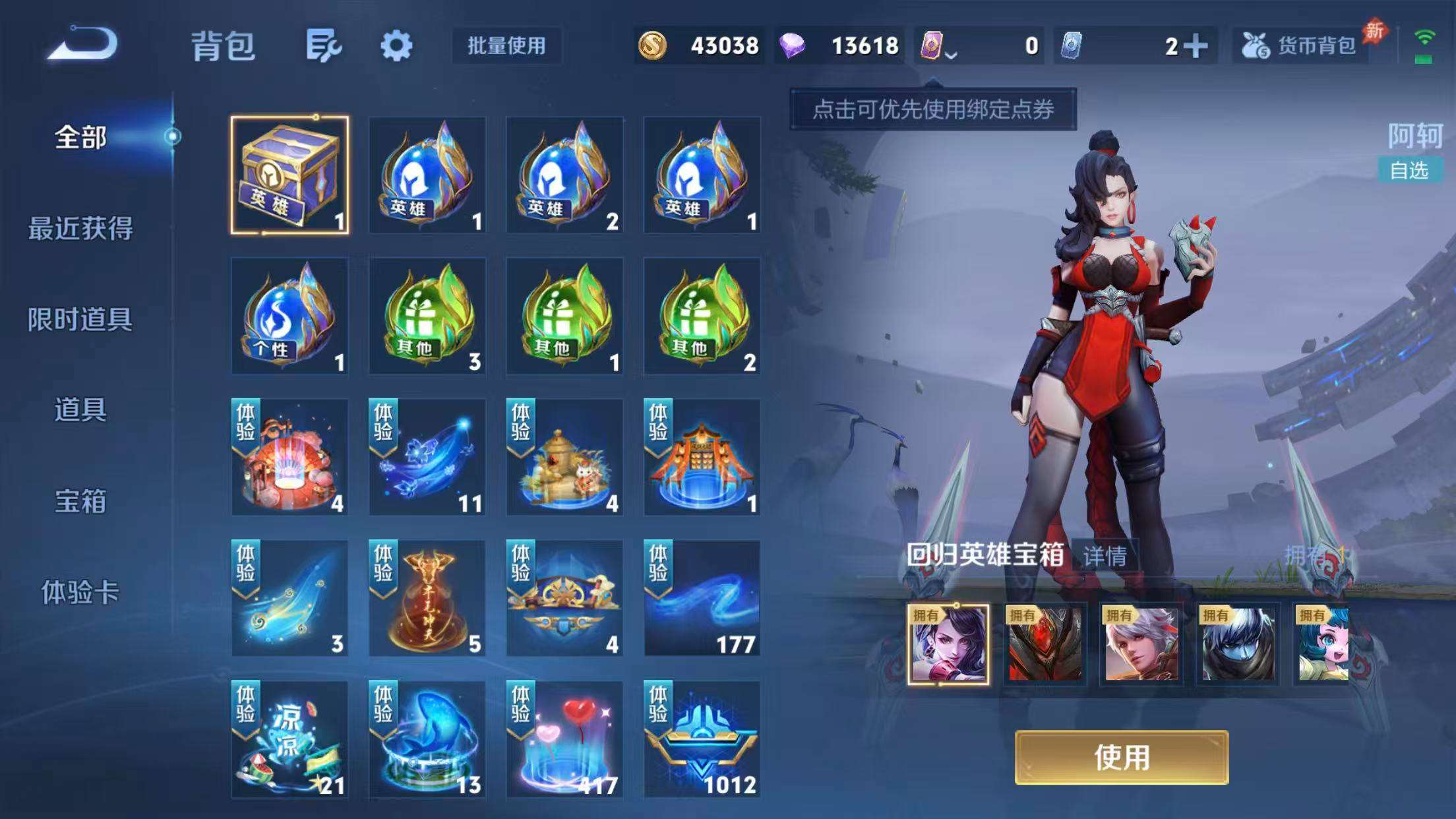Click the 批量使用 button
The width and height of the screenshot is (1456, 819).
507,47
